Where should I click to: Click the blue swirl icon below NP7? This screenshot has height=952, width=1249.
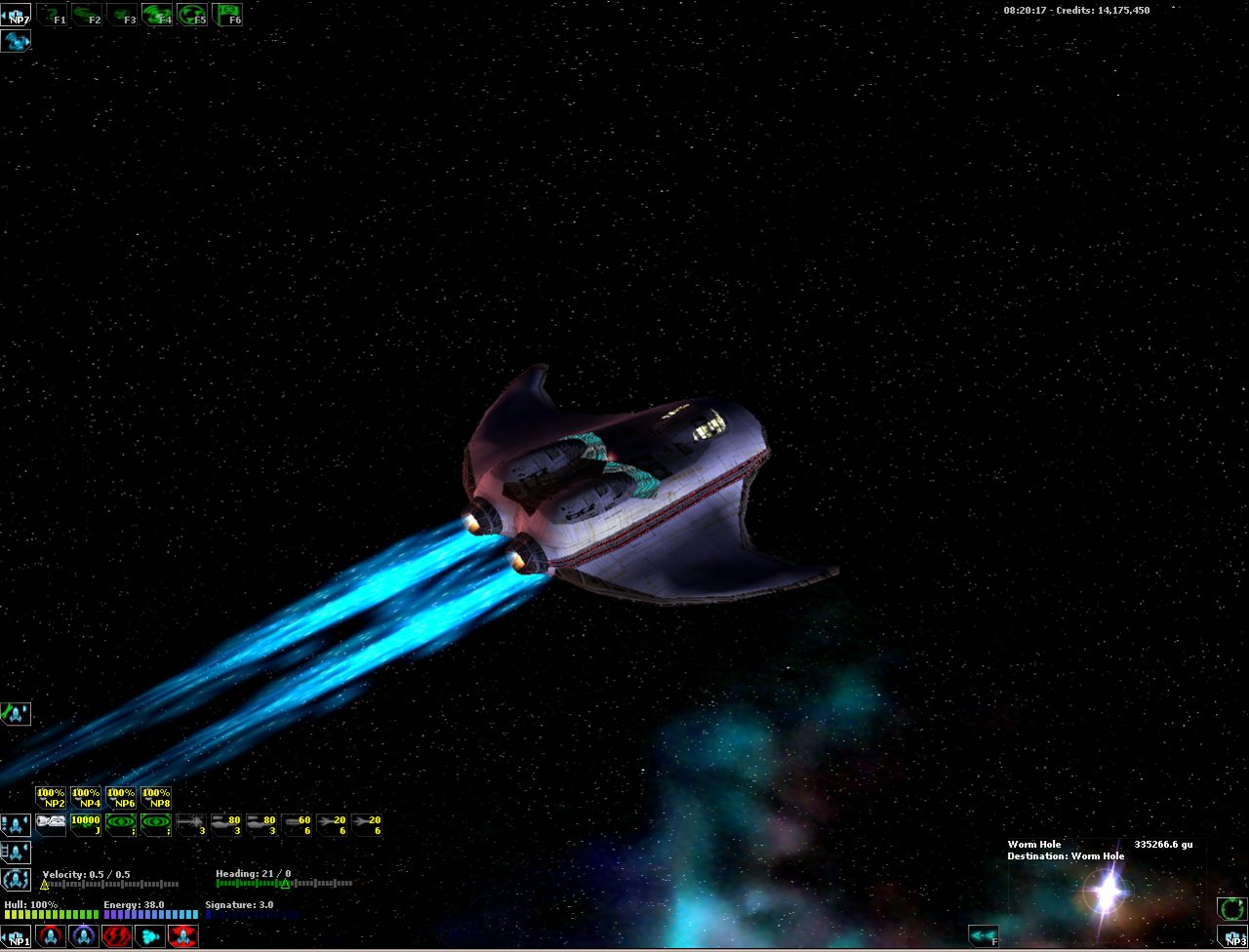(16, 41)
